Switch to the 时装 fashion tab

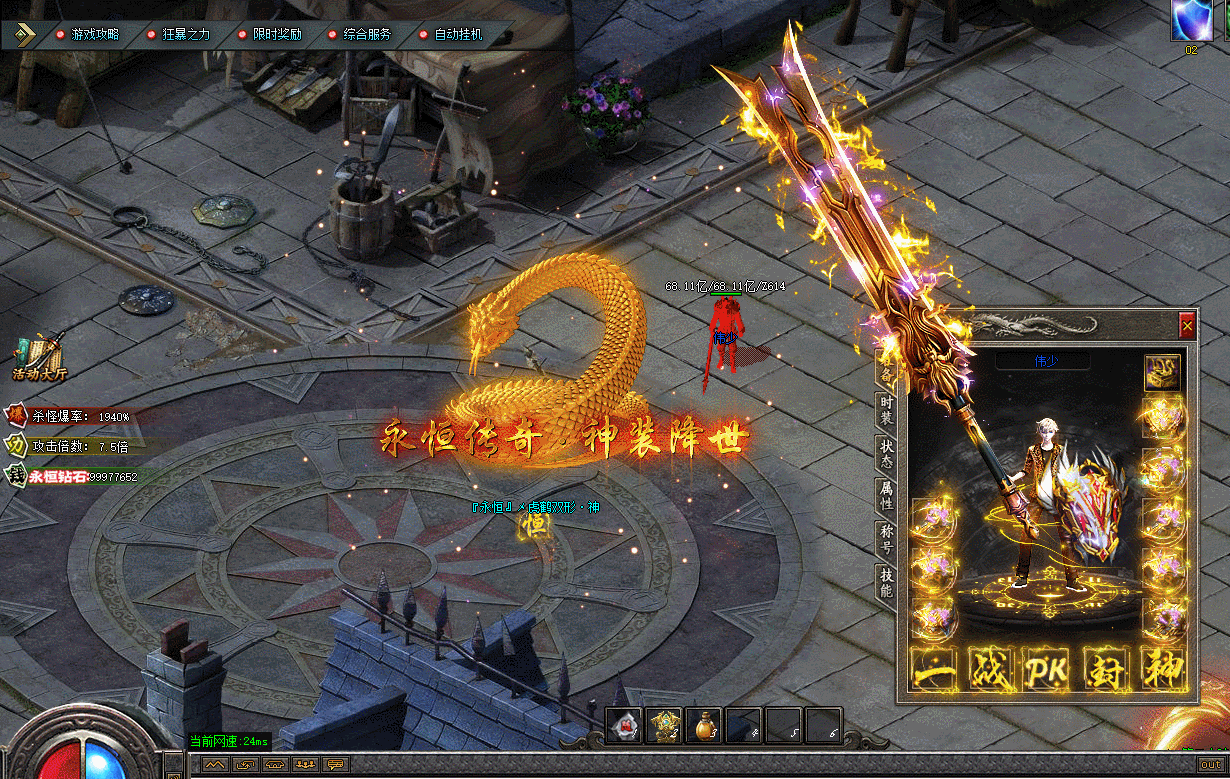pyautogui.click(x=886, y=409)
